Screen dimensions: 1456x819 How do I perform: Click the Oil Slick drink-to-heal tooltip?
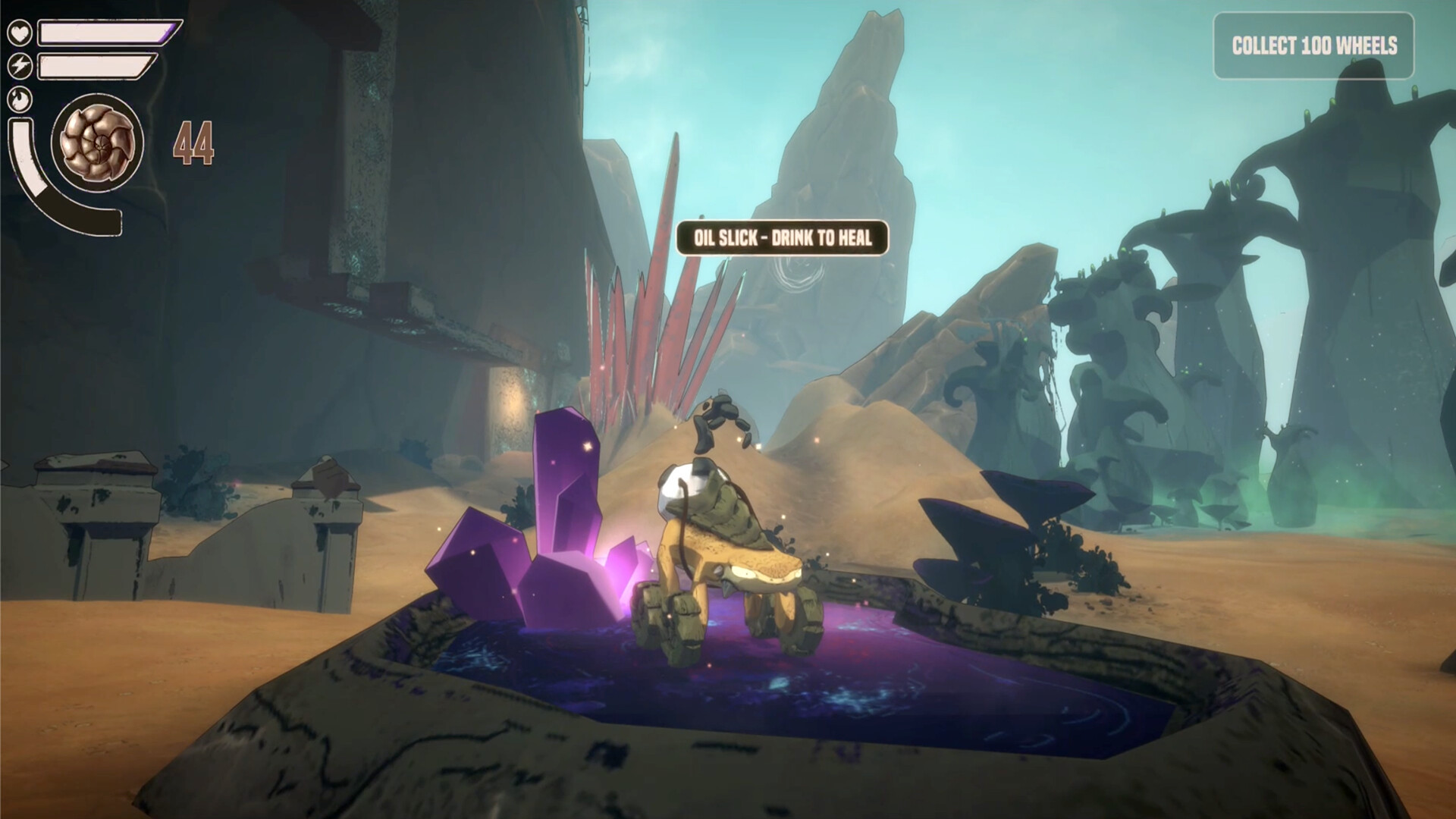pos(782,238)
